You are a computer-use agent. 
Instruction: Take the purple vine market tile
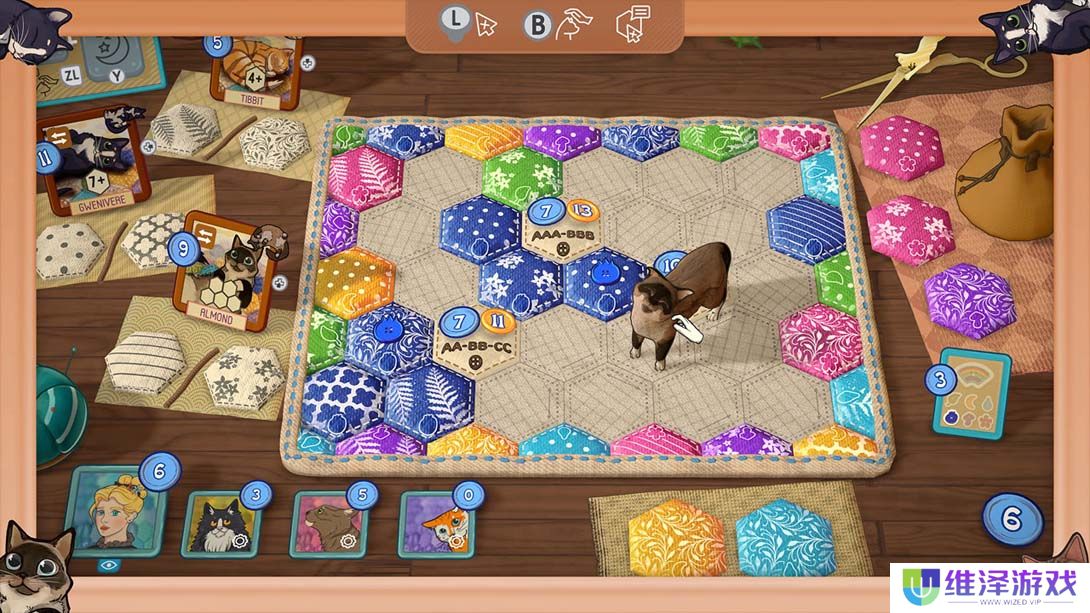point(969,299)
